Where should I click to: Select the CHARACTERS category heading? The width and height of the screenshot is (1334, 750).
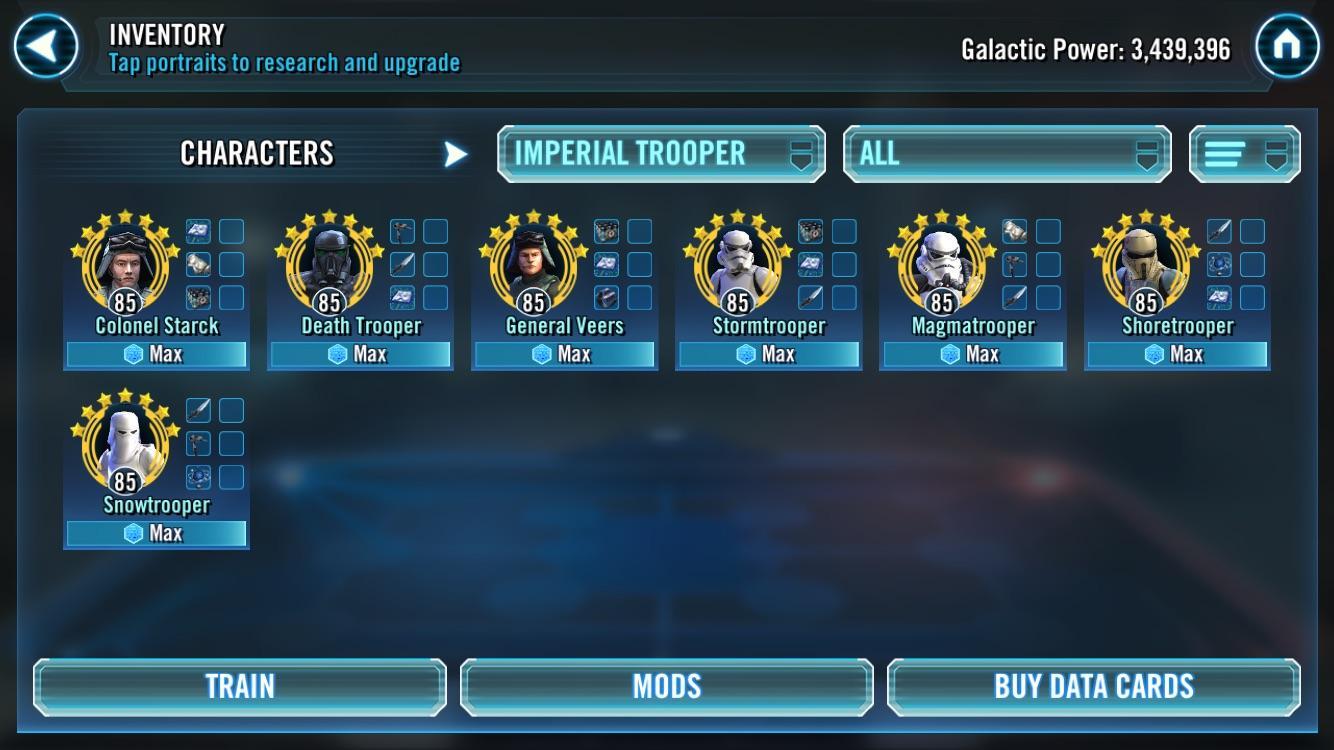257,153
